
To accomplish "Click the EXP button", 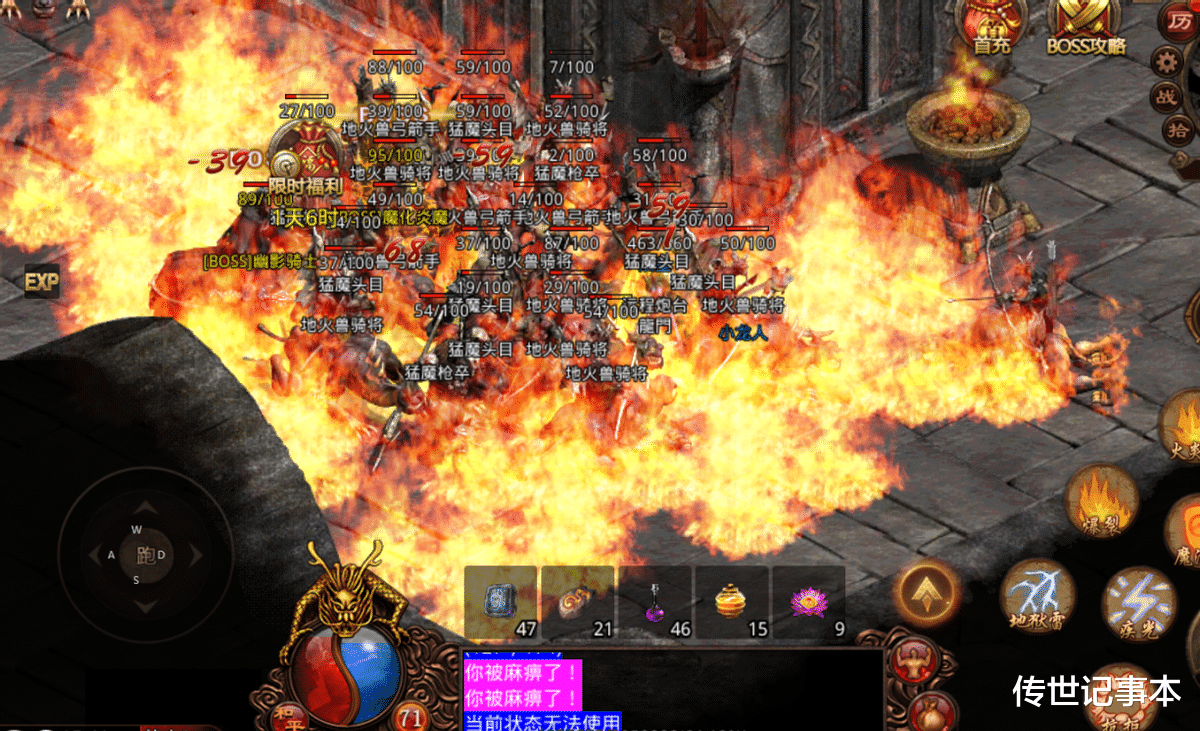I will point(41,282).
